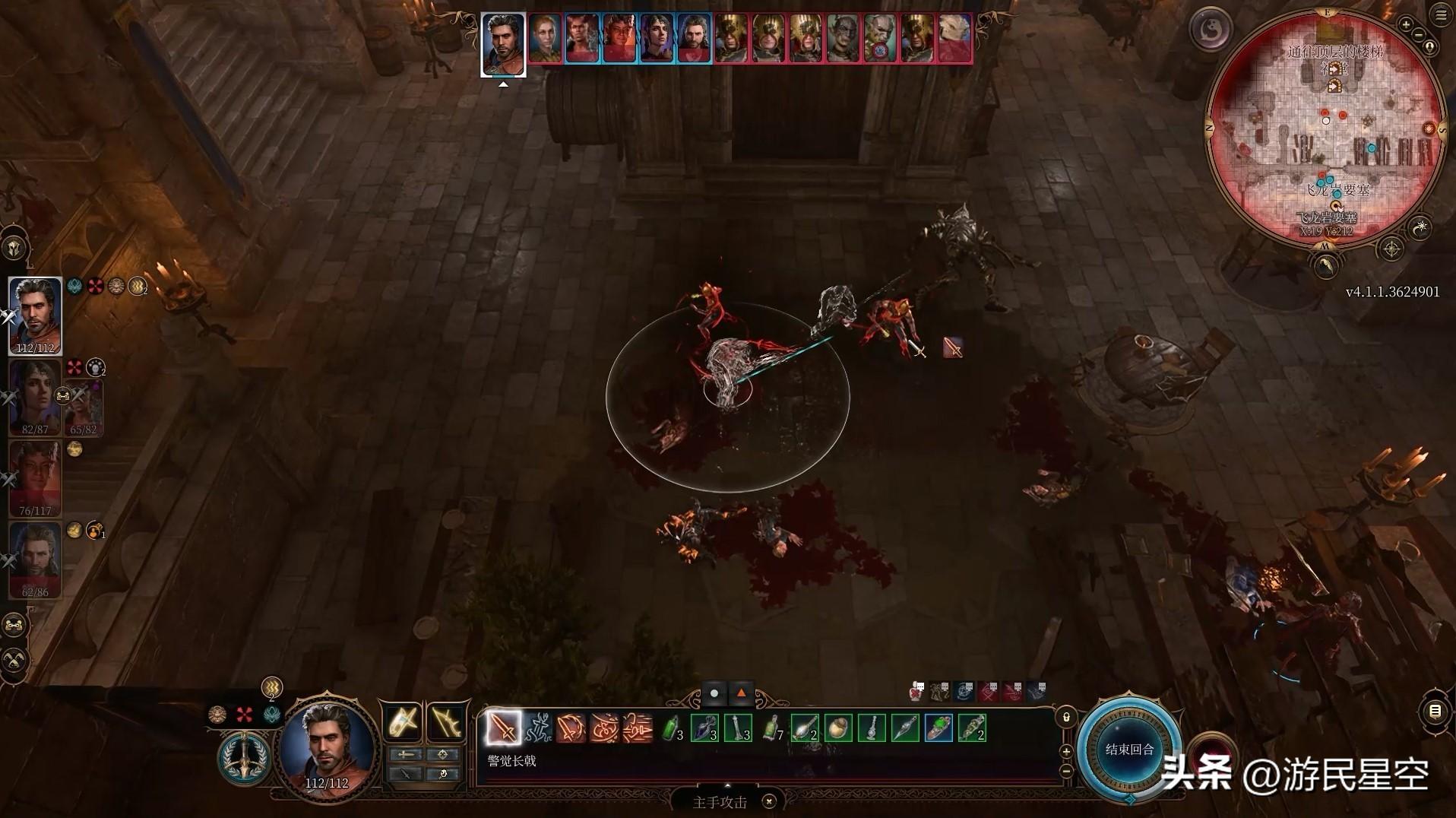Select the melee weapon set slot
The height and width of the screenshot is (818, 1456).
403,722
